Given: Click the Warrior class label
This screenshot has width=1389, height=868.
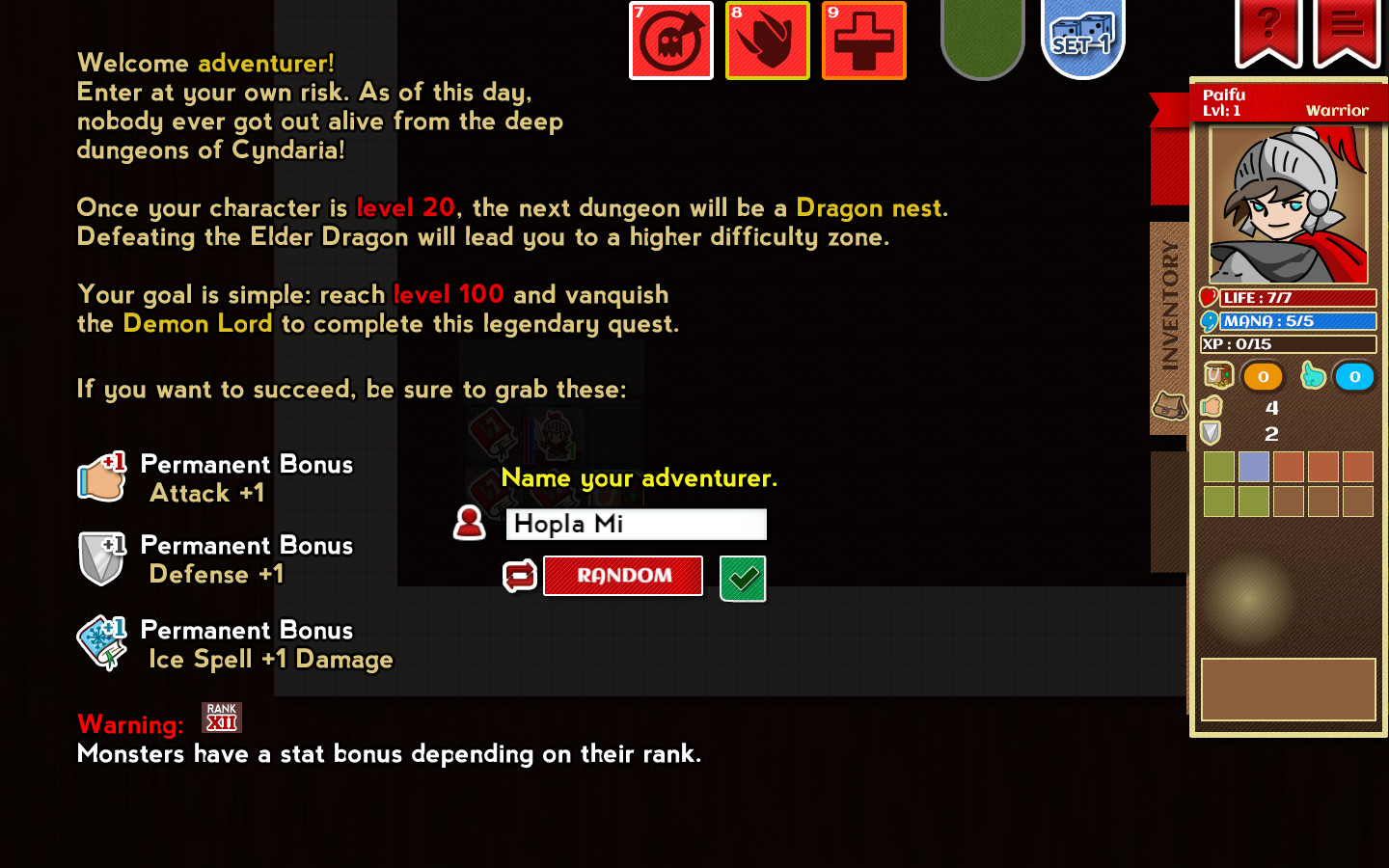Looking at the screenshot, I should [1338, 110].
